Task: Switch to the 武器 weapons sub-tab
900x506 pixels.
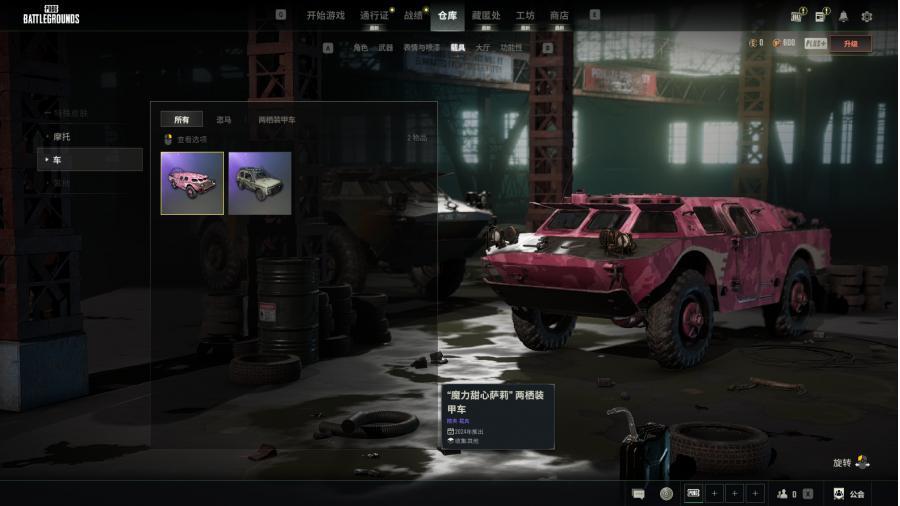Action: (385, 47)
